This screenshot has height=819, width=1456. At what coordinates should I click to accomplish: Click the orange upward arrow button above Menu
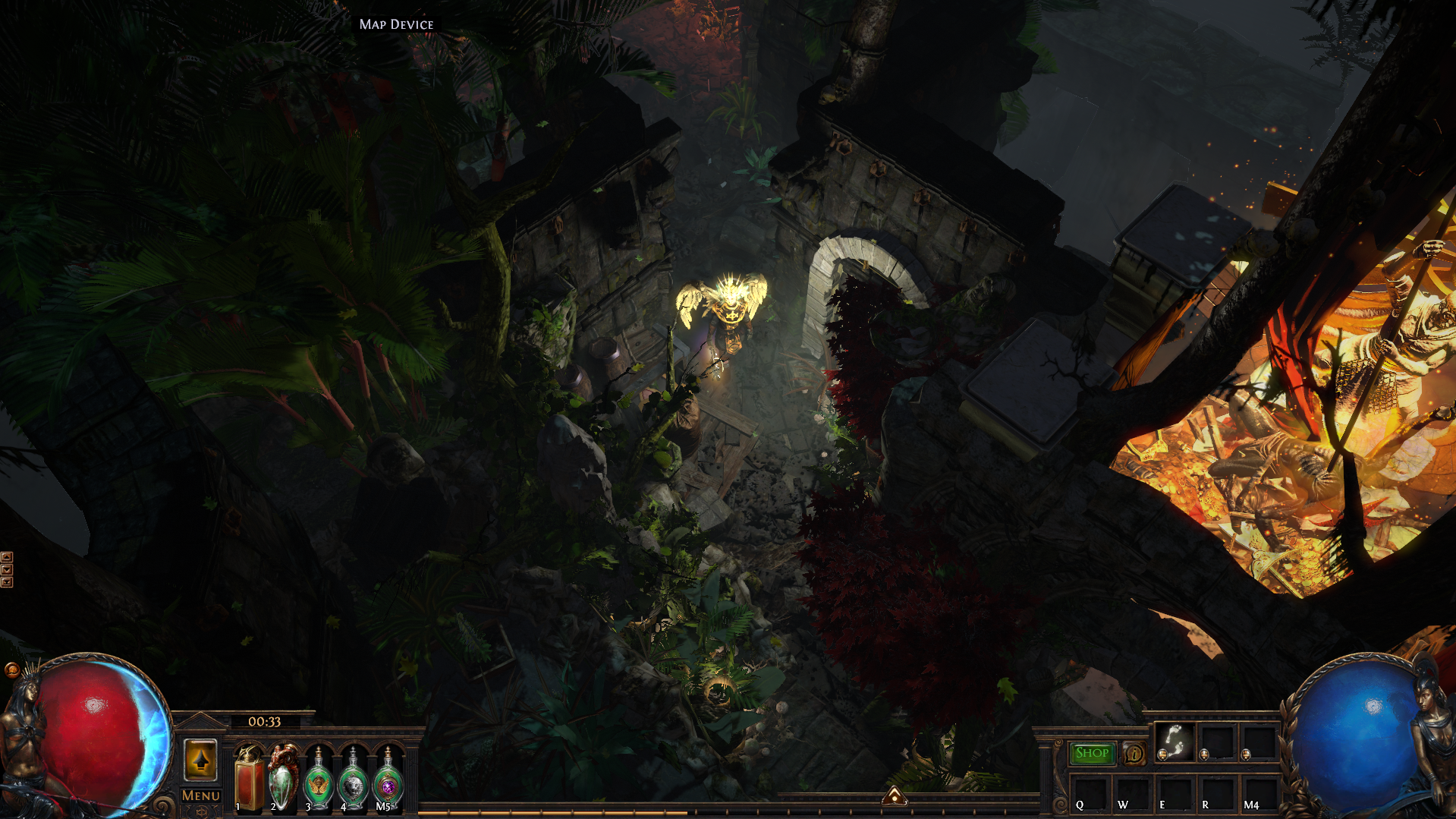(x=201, y=760)
